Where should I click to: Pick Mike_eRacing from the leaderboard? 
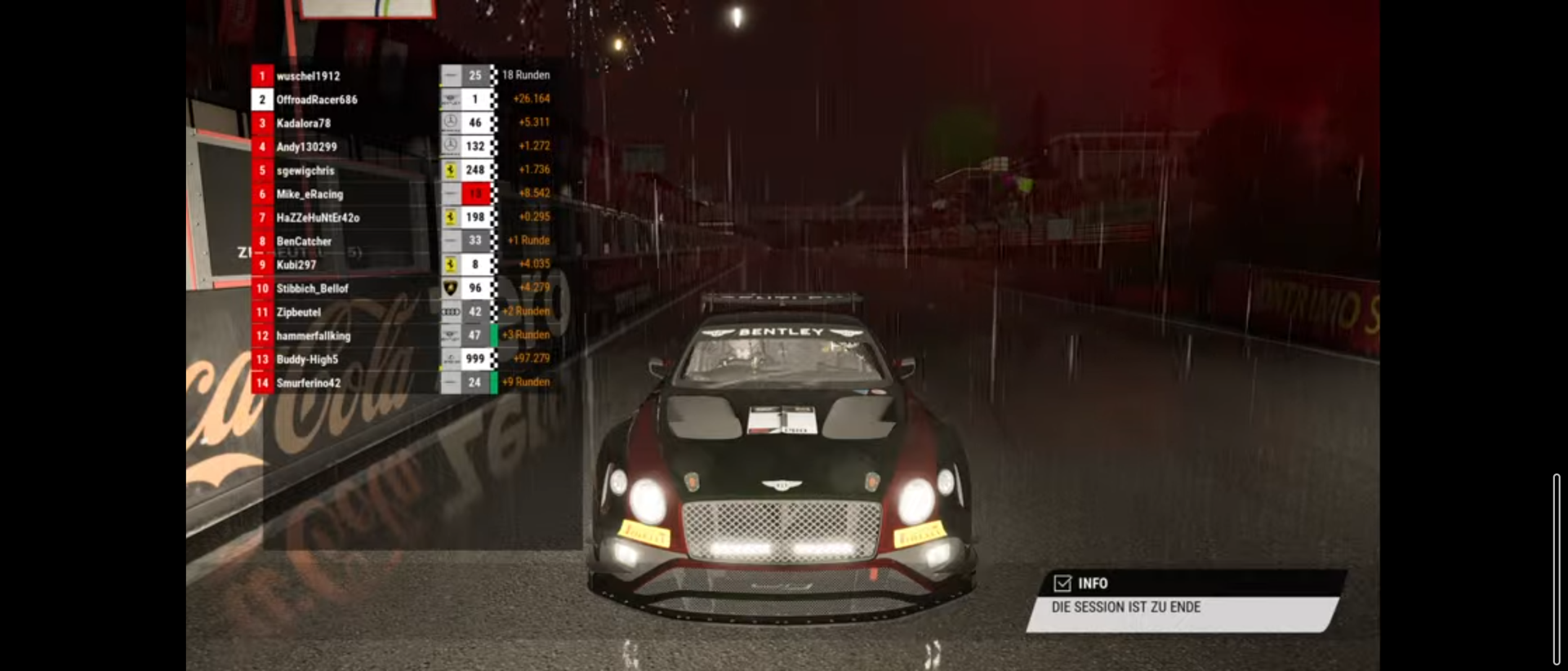310,194
